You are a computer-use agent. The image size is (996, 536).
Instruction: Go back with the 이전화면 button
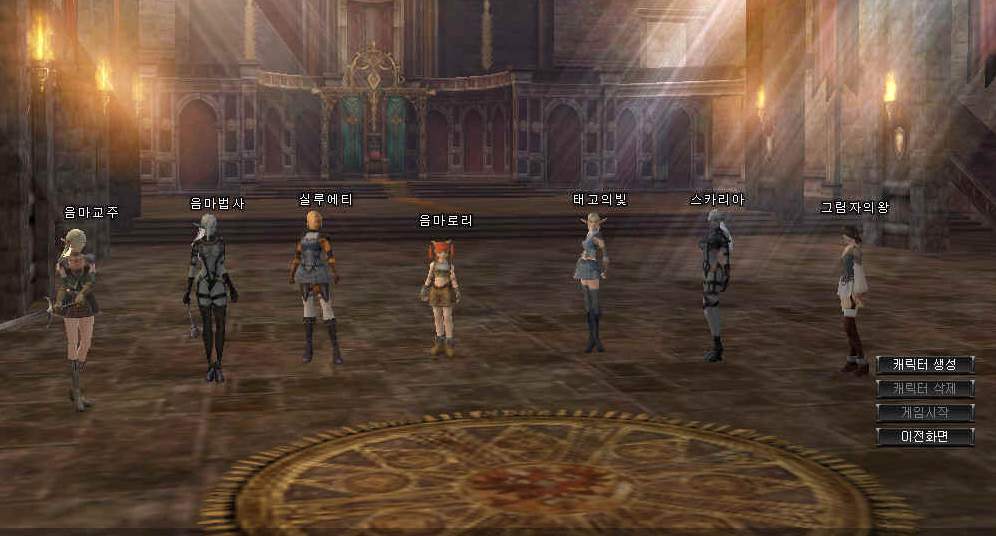924,436
